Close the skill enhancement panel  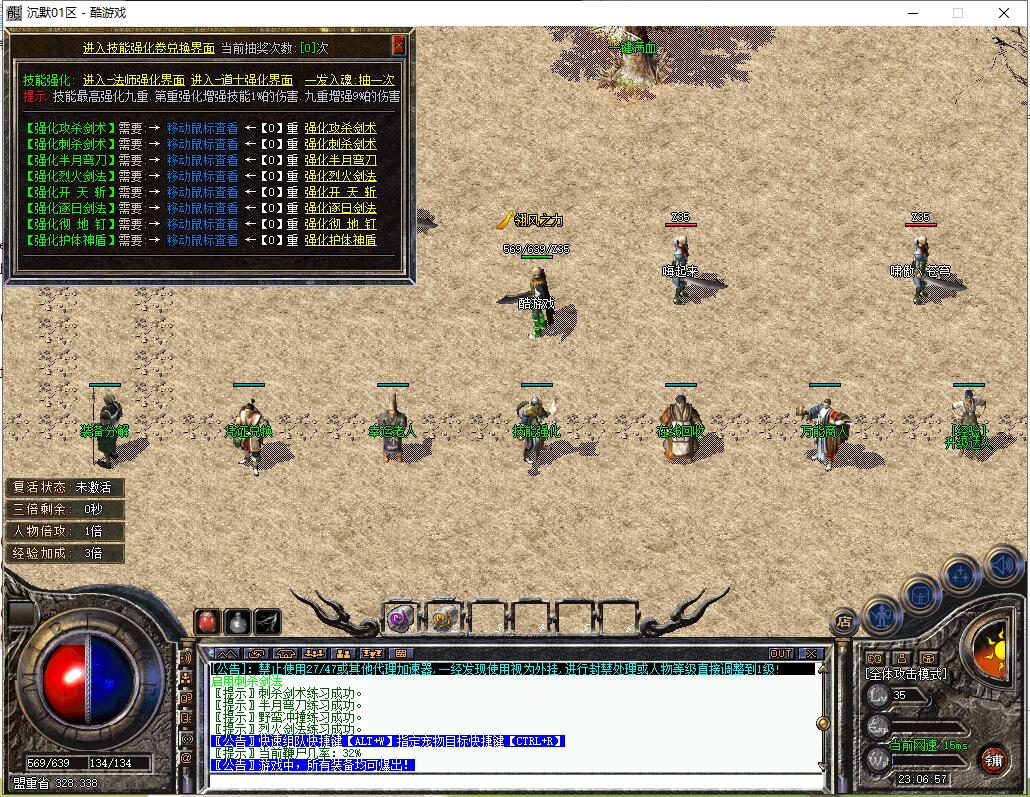[x=399, y=46]
